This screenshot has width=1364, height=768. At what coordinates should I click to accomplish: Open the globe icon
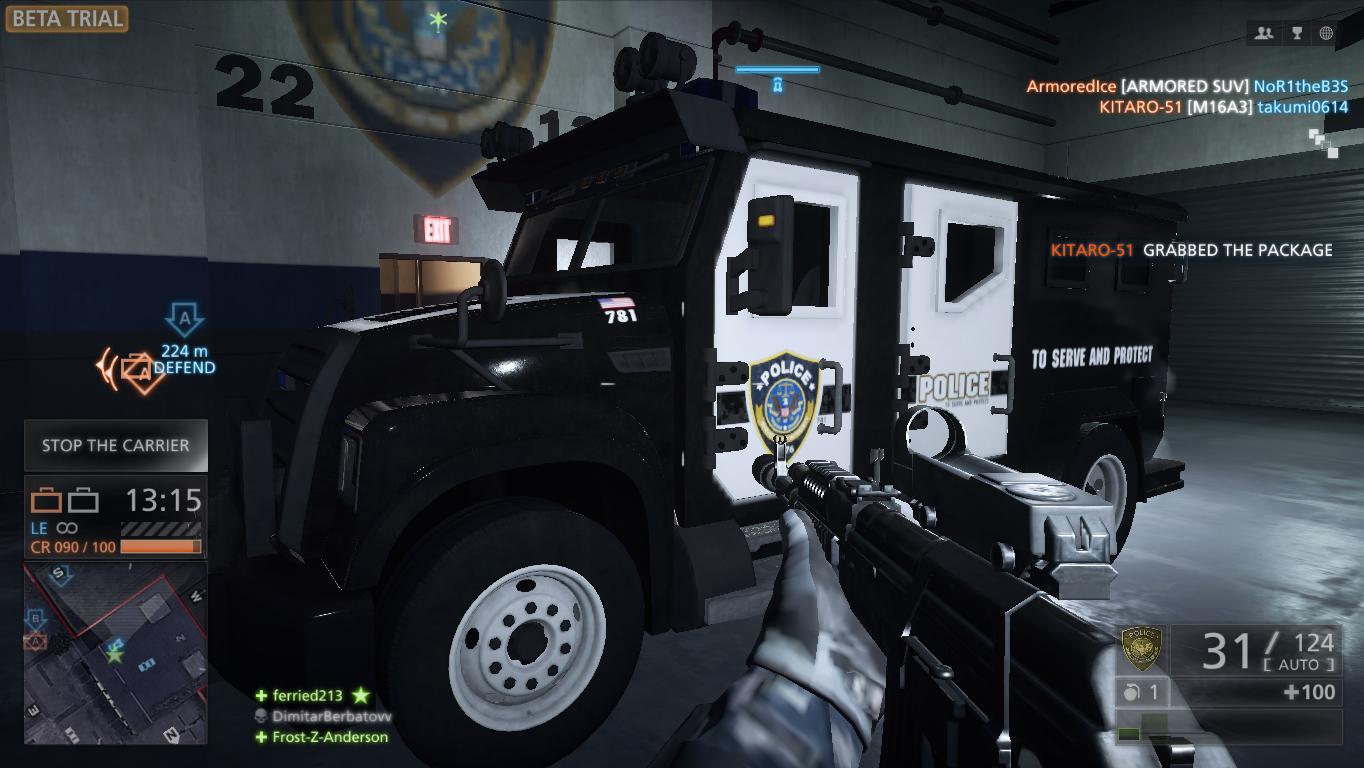click(1326, 33)
